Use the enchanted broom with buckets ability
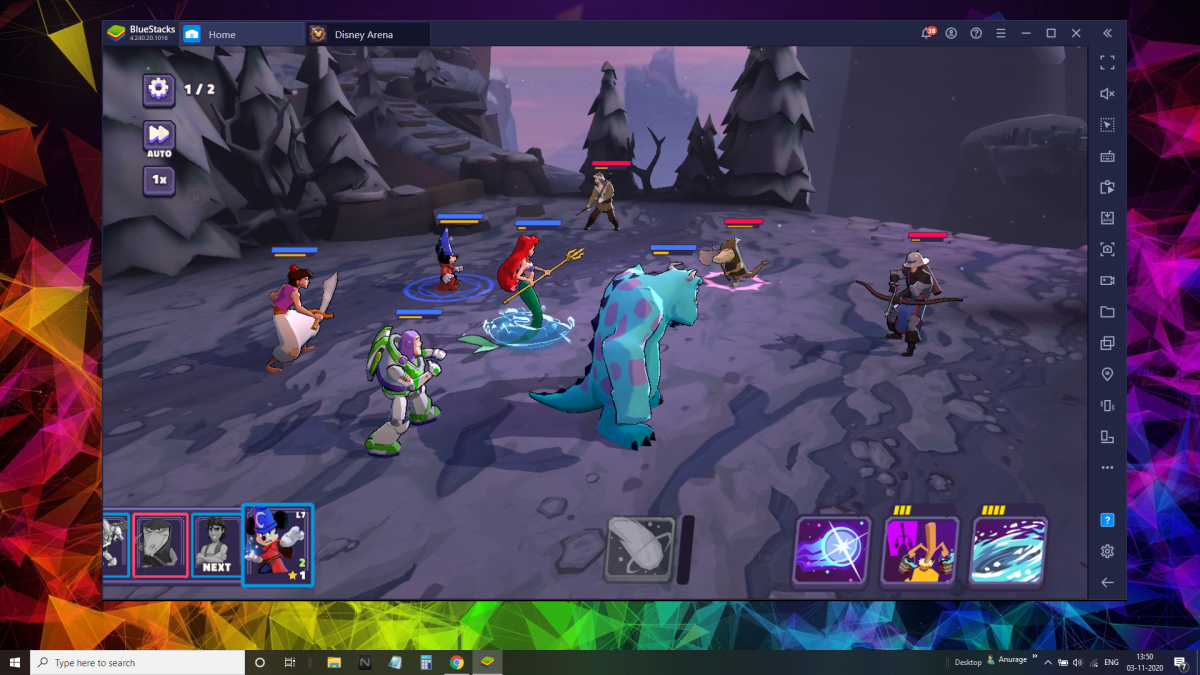 pyautogui.click(x=919, y=550)
